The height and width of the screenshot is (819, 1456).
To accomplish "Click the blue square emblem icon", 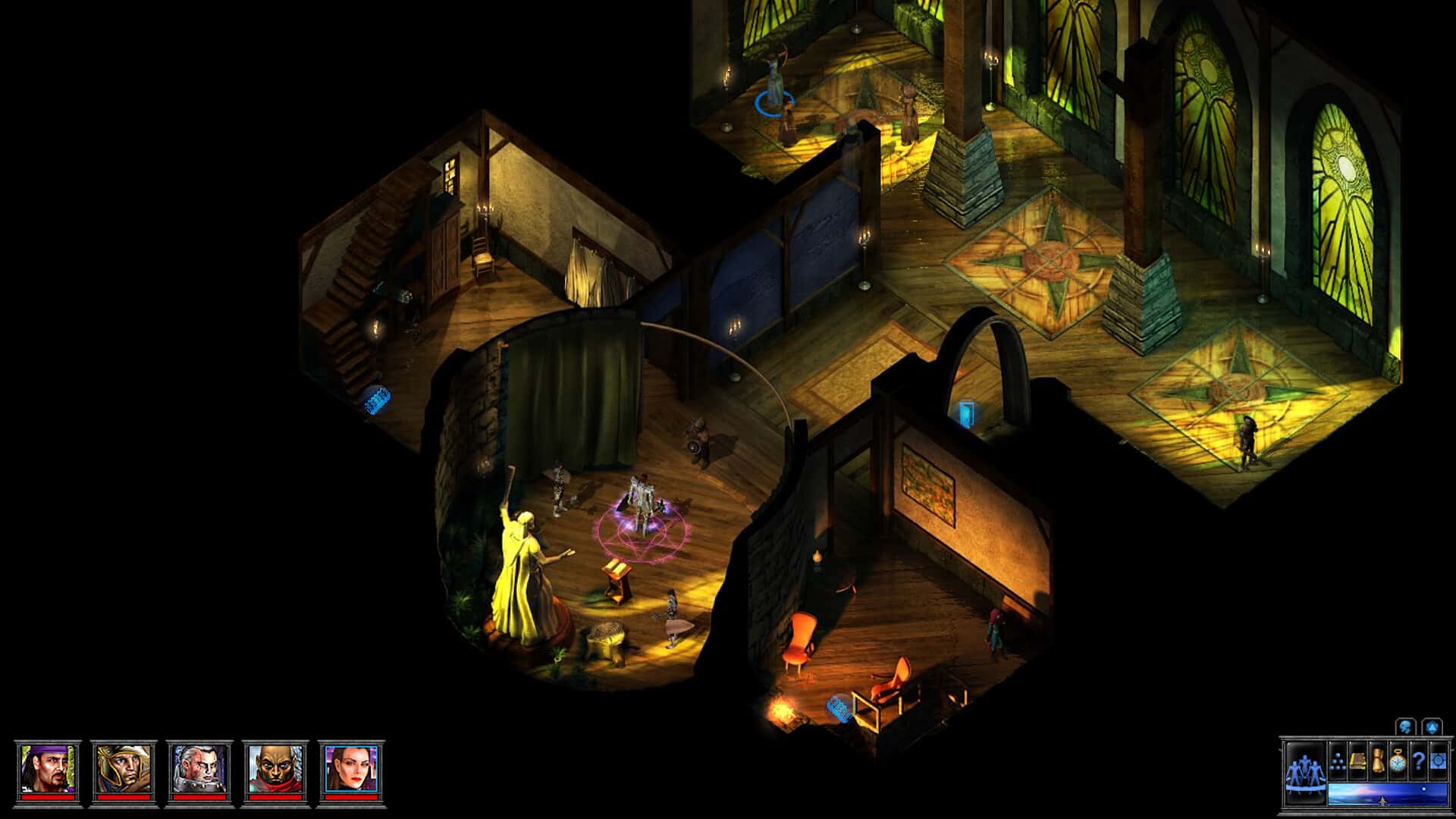I will pyautogui.click(x=1438, y=761).
